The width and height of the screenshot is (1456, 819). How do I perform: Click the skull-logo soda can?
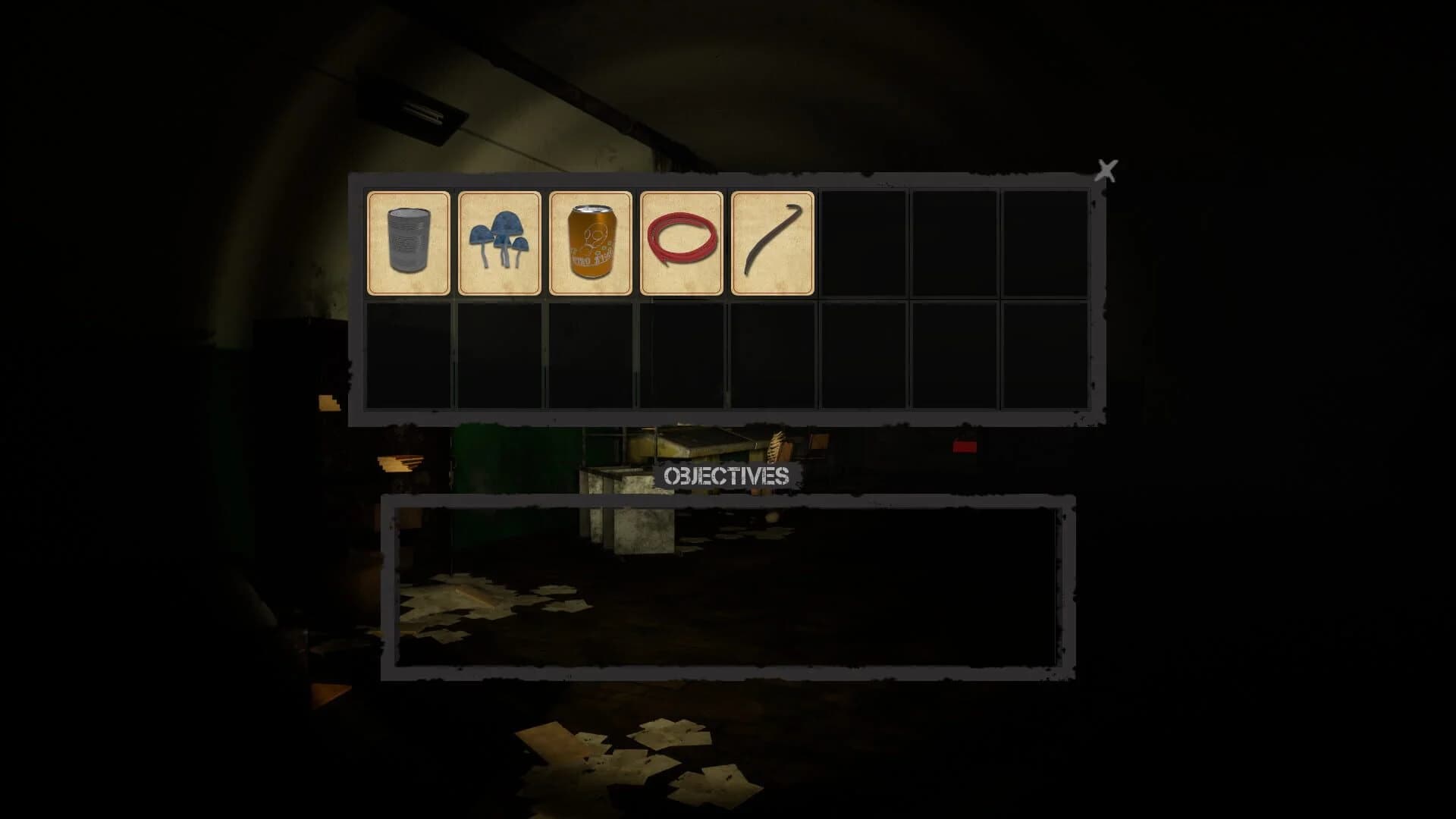point(591,243)
